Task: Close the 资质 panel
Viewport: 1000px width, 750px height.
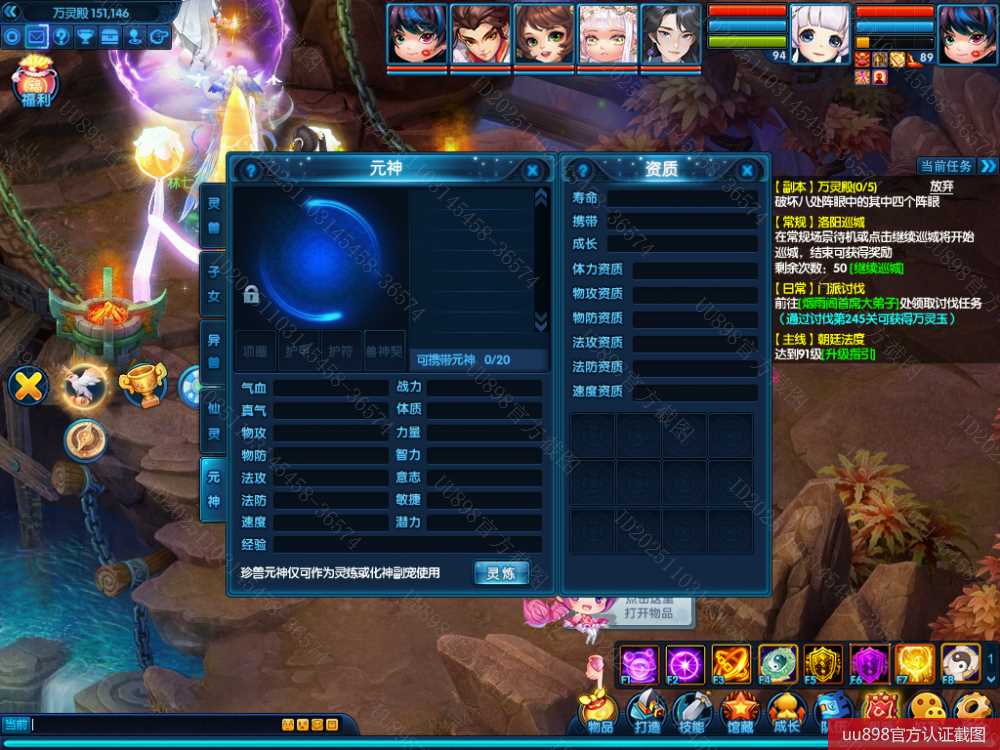Action: point(747,170)
